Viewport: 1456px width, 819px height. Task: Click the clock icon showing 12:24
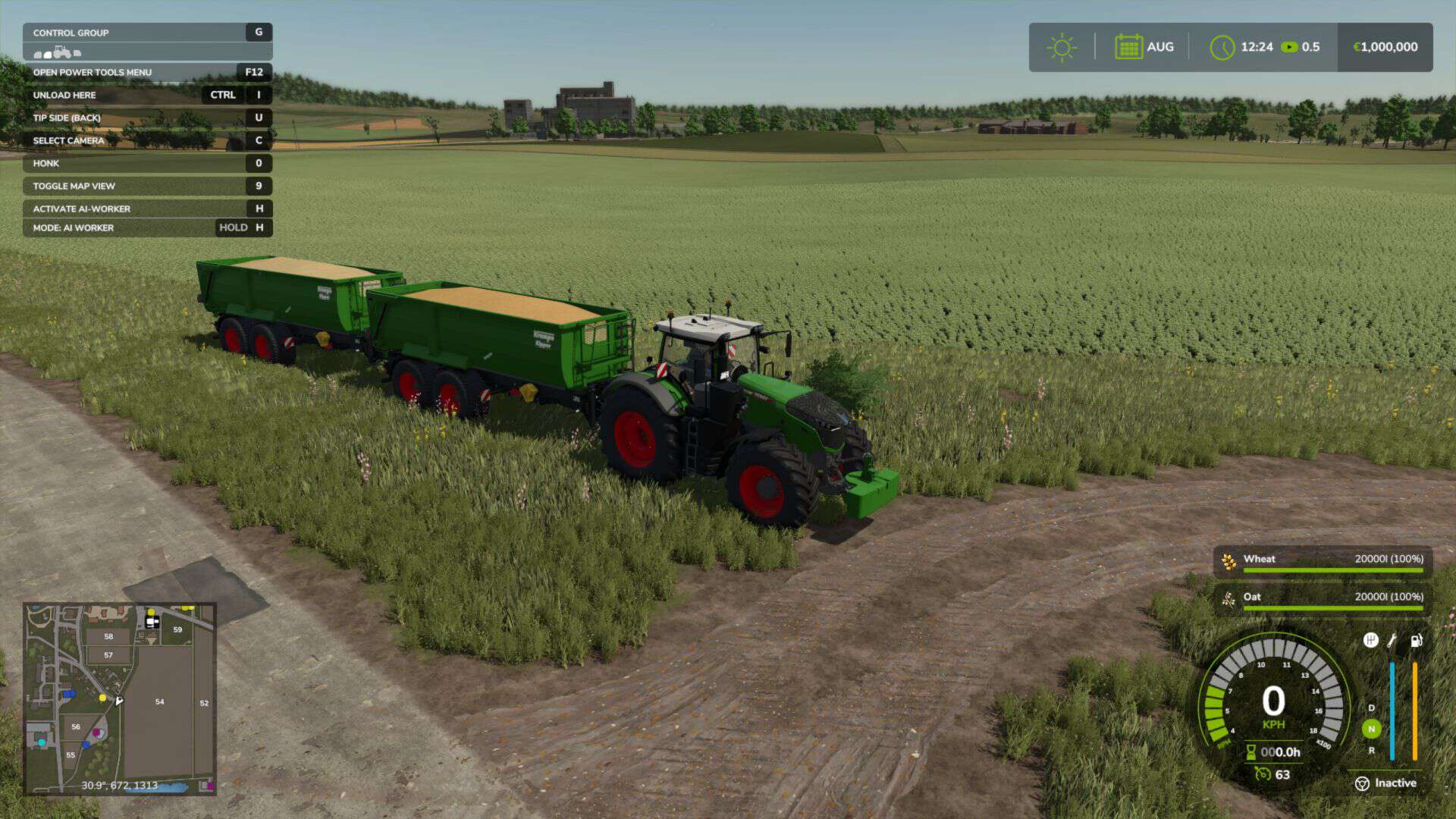tap(1222, 46)
